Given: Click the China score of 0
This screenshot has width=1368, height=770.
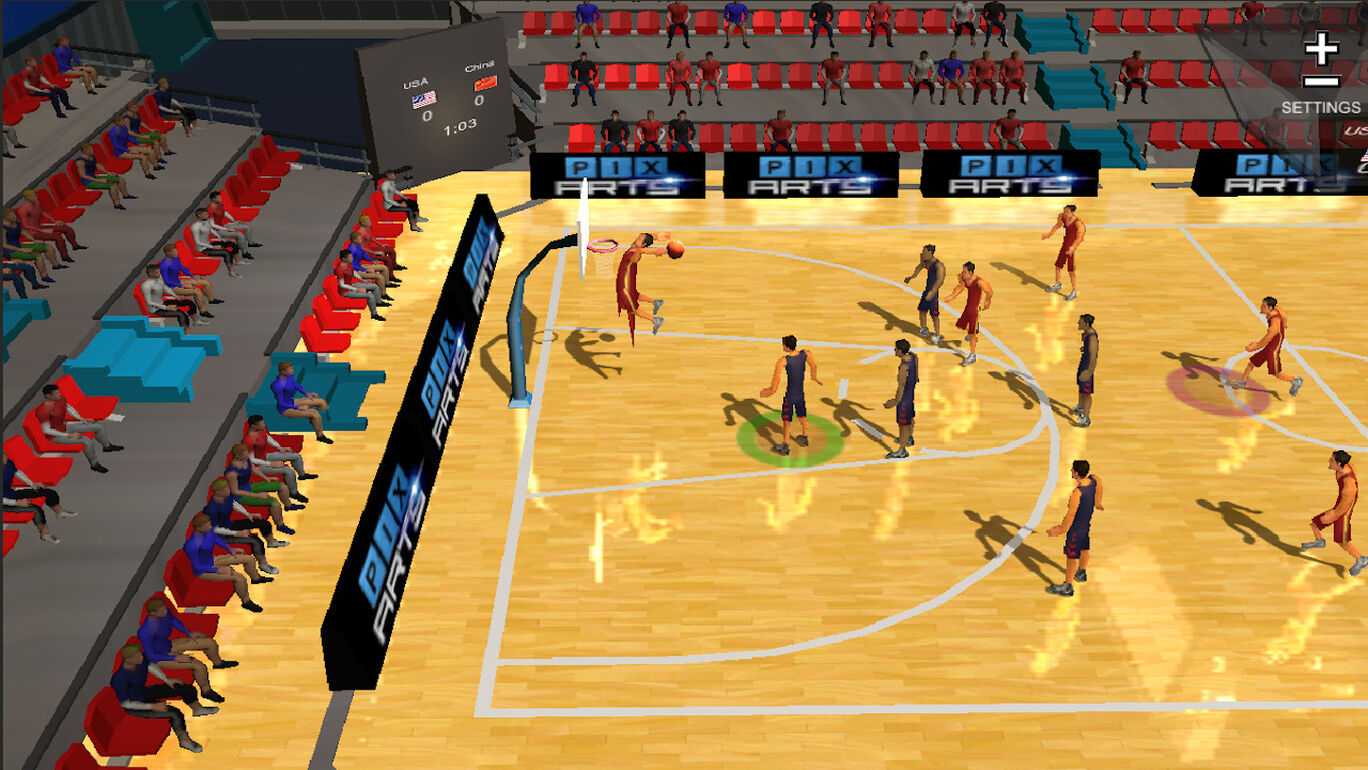Looking at the screenshot, I should (x=479, y=100).
